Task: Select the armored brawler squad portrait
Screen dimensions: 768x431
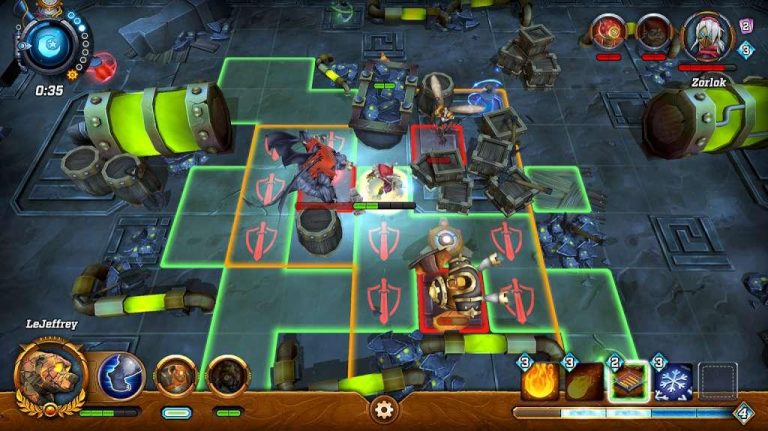Action: point(176,376)
